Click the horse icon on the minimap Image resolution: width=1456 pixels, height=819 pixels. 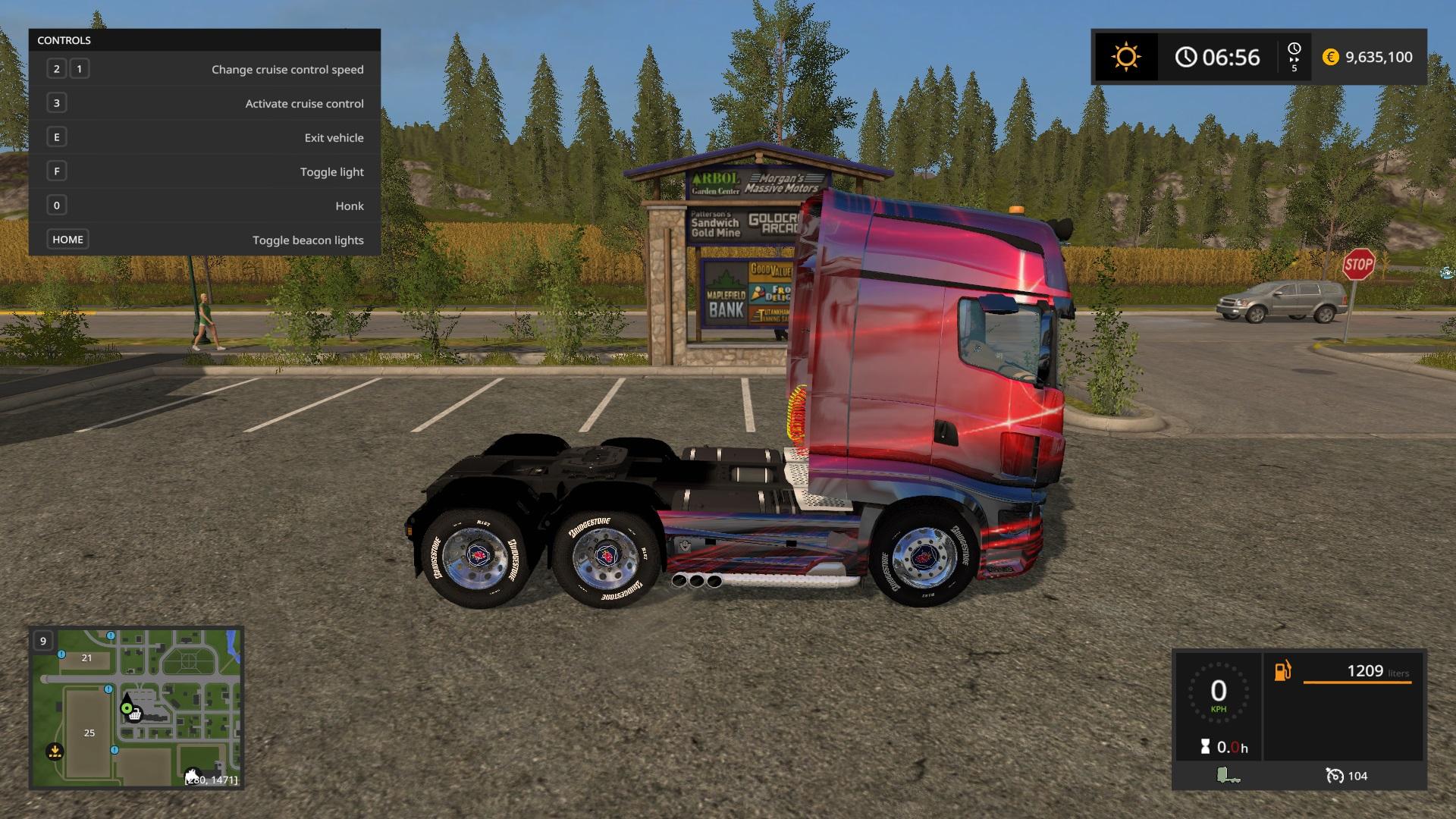pos(193,776)
